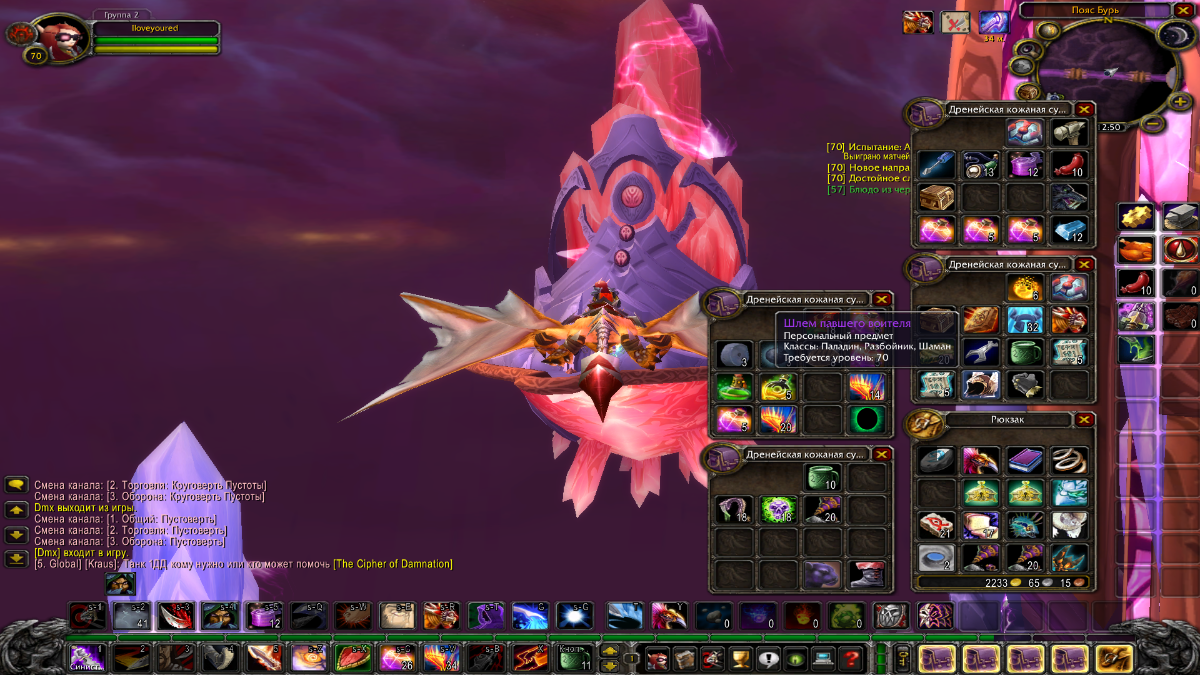Activate the anvil icon on side bar

(1180, 216)
